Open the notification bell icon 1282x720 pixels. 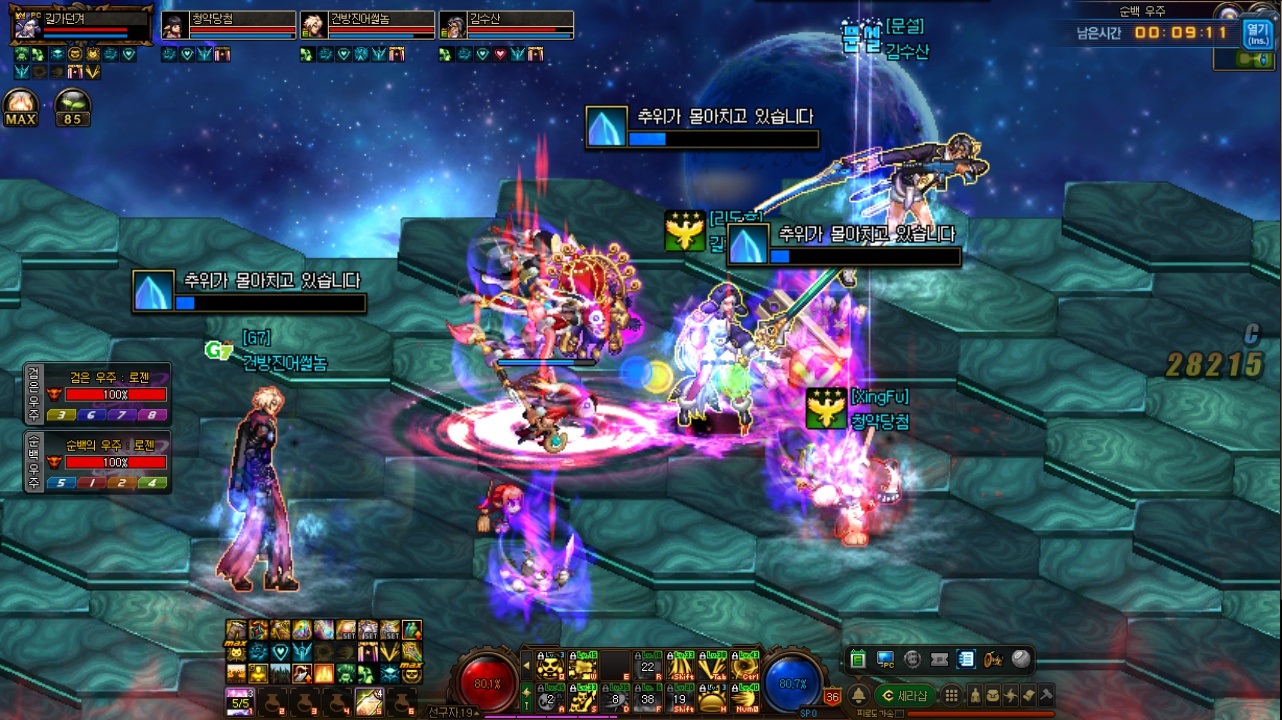(x=858, y=696)
